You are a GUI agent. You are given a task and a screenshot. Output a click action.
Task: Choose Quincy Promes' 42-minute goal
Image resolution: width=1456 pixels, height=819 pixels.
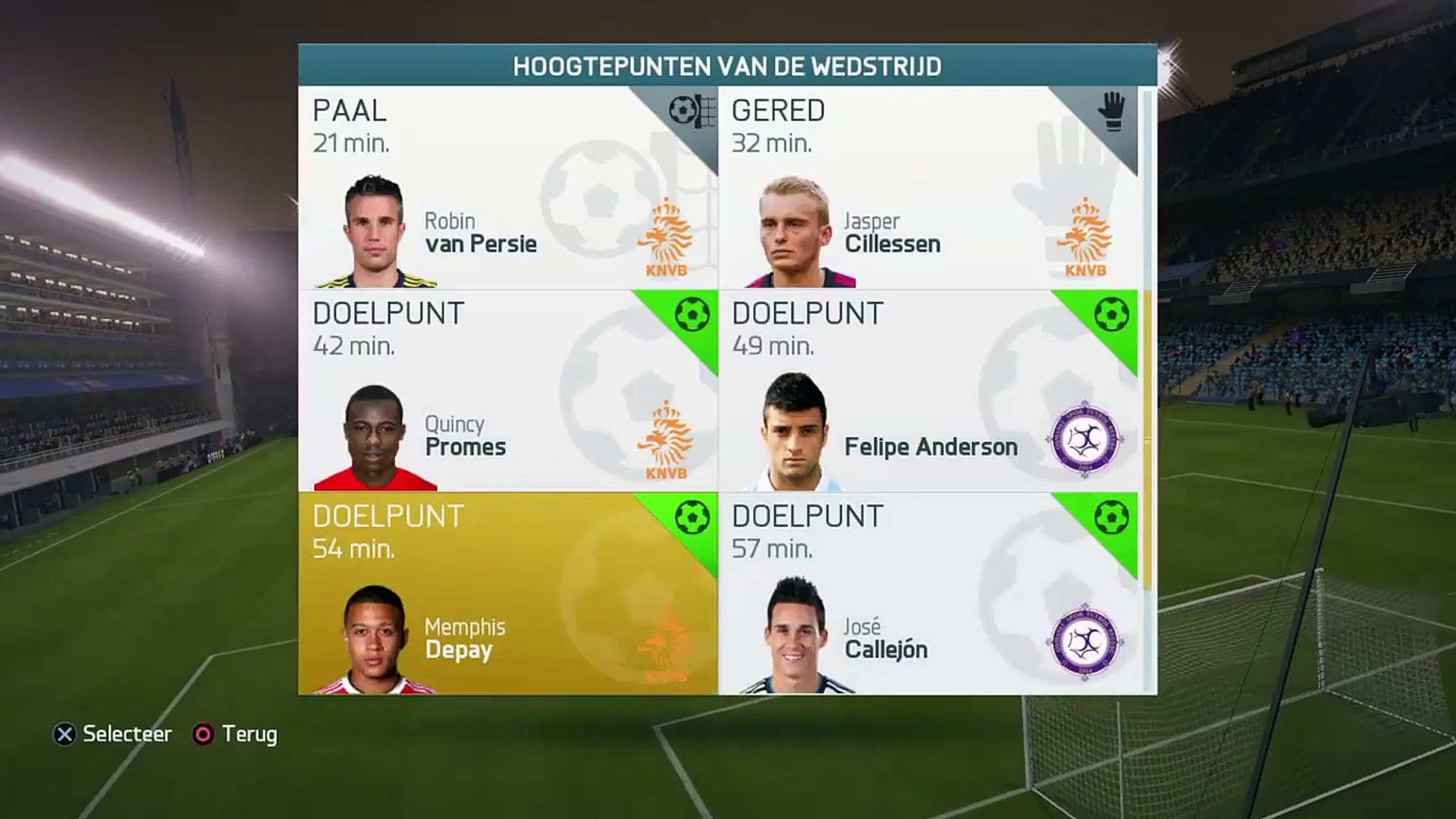point(507,391)
